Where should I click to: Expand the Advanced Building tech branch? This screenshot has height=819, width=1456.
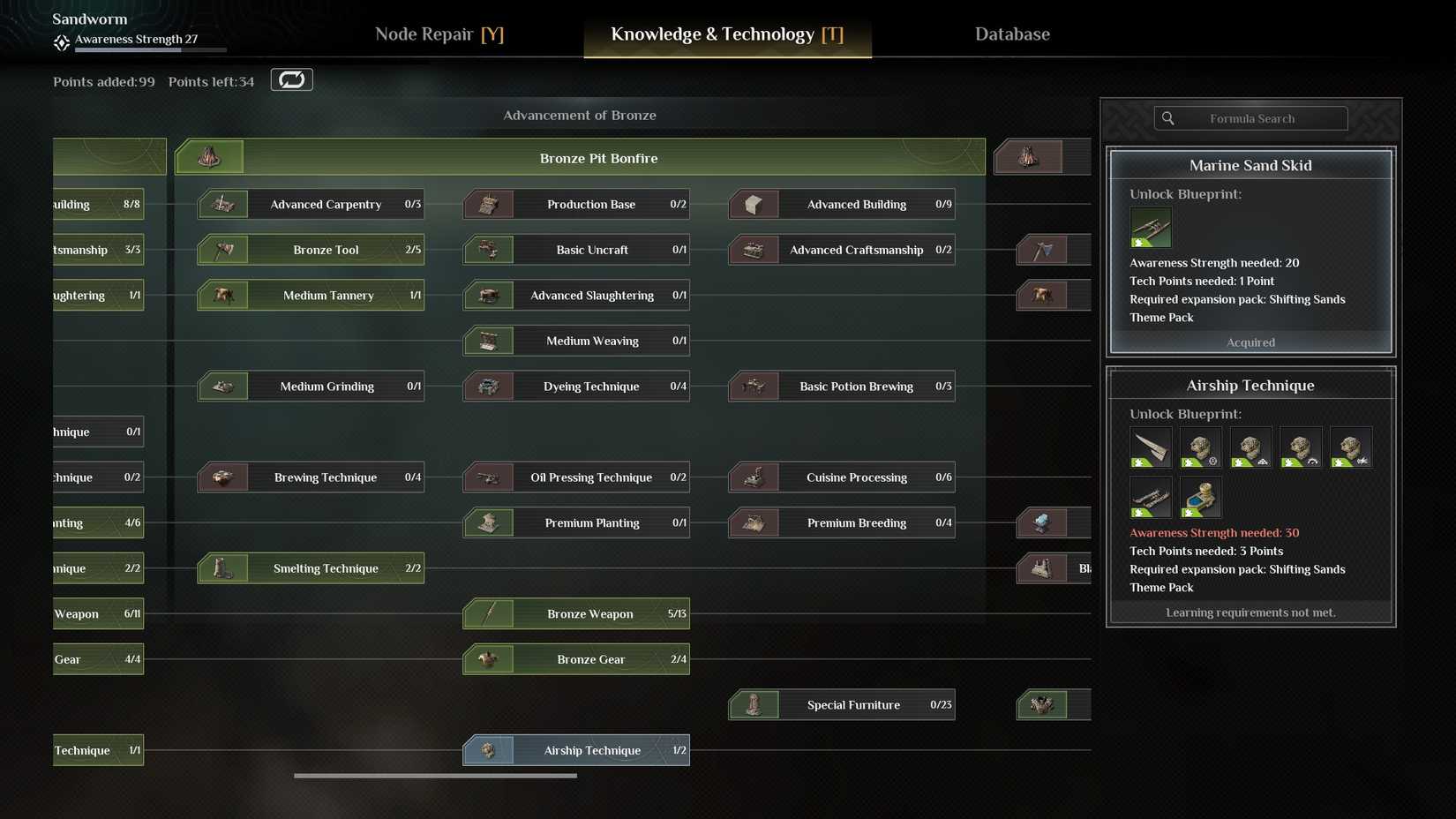point(840,204)
